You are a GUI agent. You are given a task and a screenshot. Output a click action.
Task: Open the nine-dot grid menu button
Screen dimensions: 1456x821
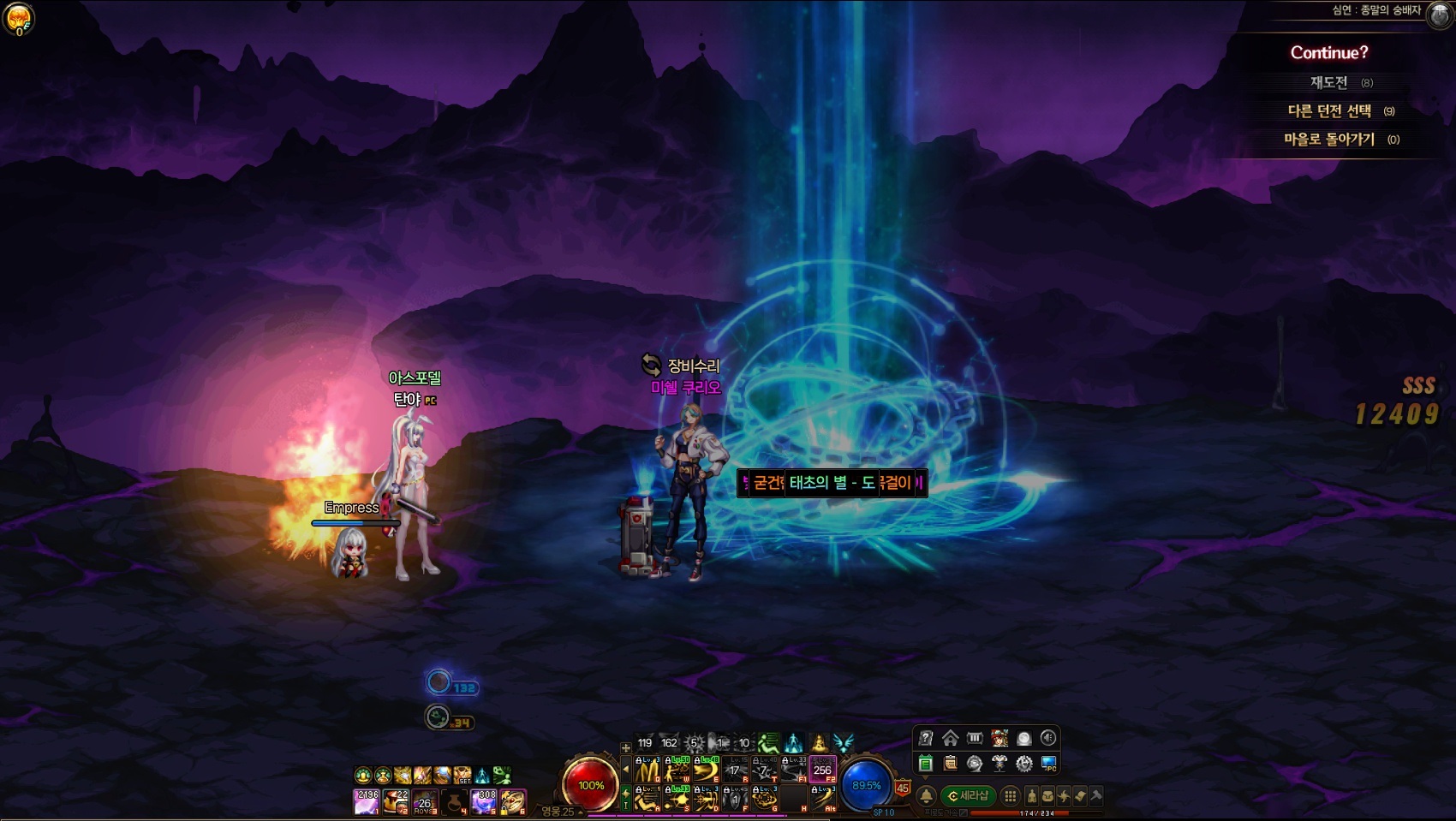[1011, 796]
